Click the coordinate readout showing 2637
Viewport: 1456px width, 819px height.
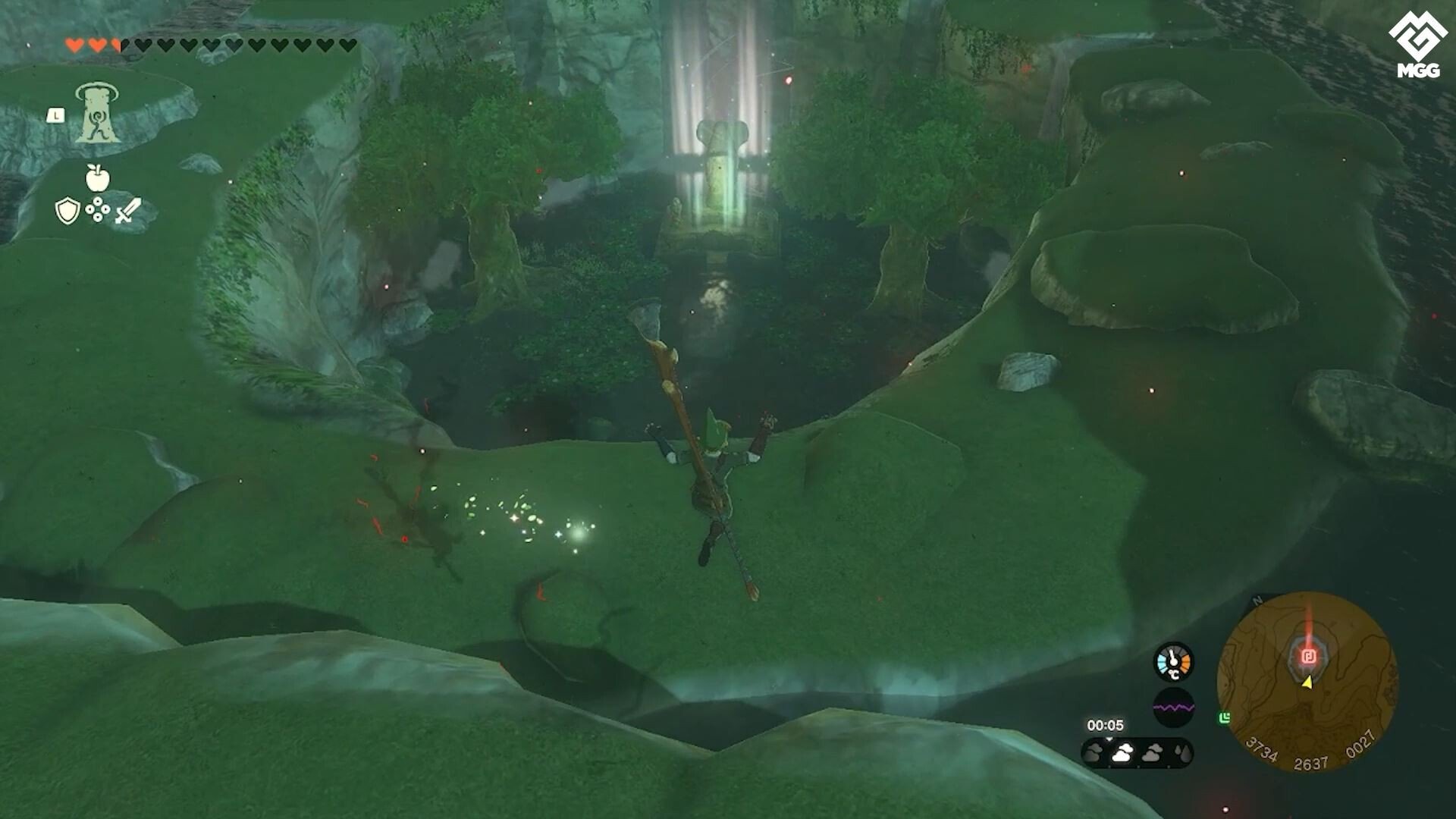click(1312, 764)
